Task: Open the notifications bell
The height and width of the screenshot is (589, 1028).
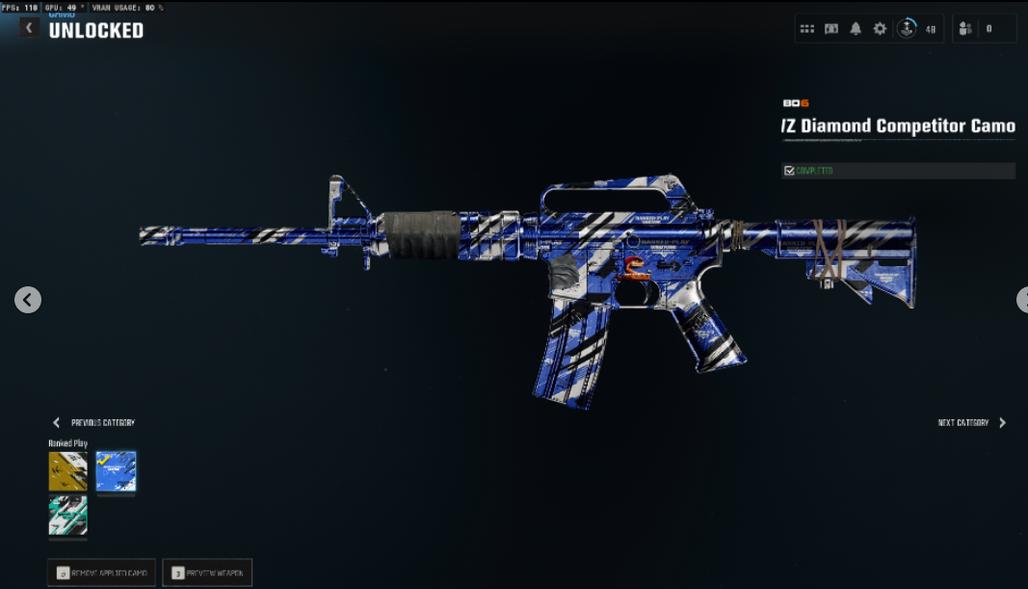Action: tap(855, 29)
